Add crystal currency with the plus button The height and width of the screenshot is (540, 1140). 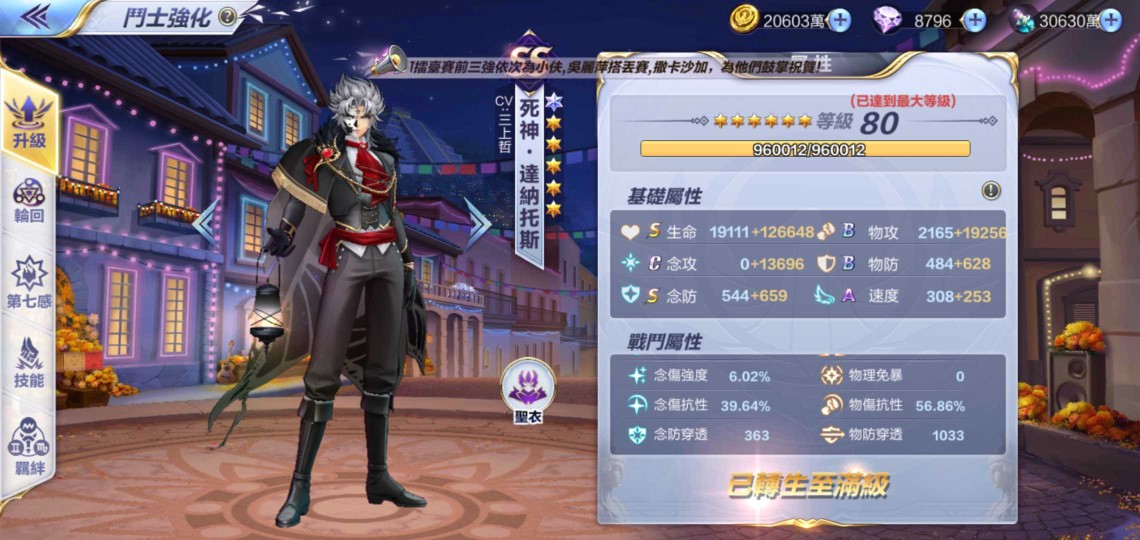pyautogui.click(x=1110, y=19)
